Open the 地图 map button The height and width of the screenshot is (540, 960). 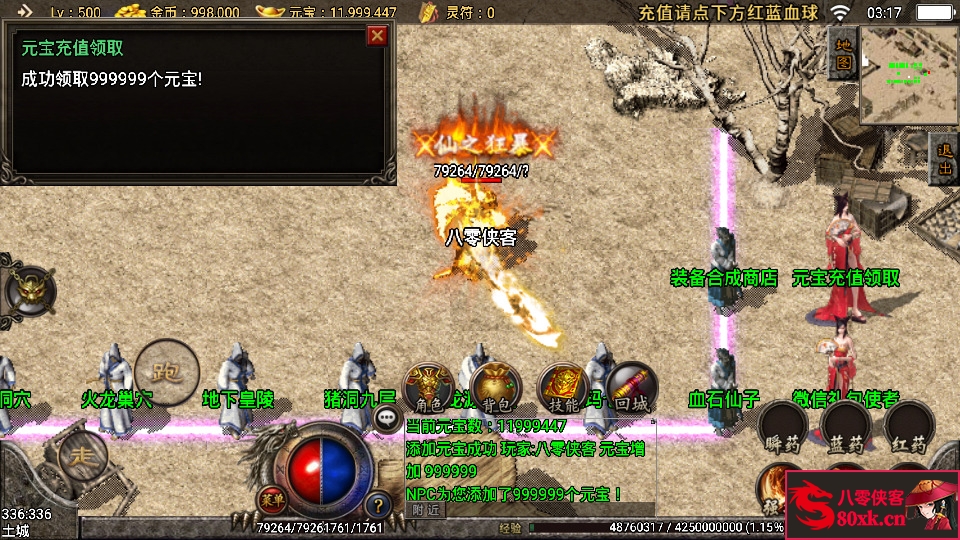tap(842, 52)
